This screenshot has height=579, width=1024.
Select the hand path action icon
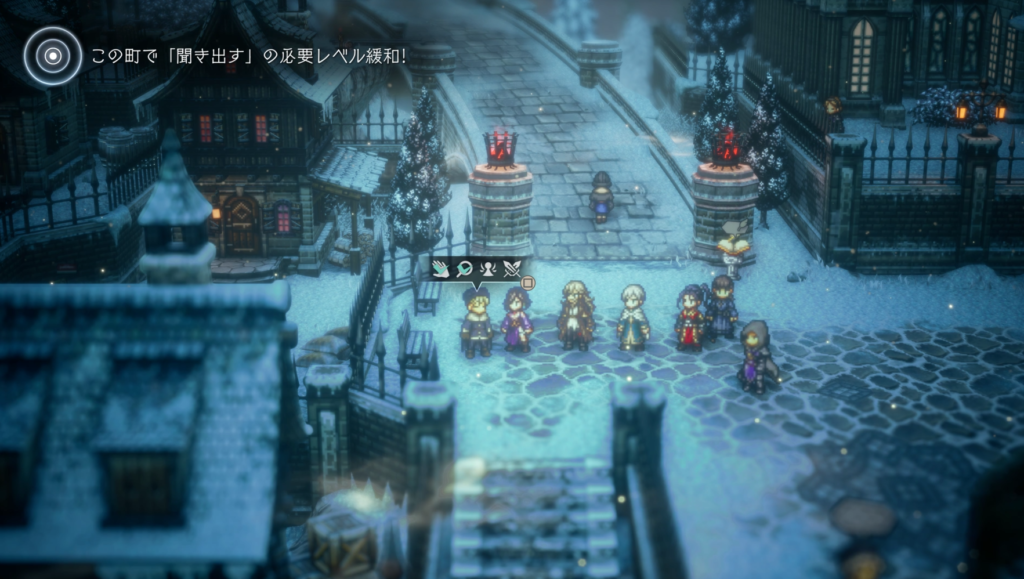pos(441,268)
